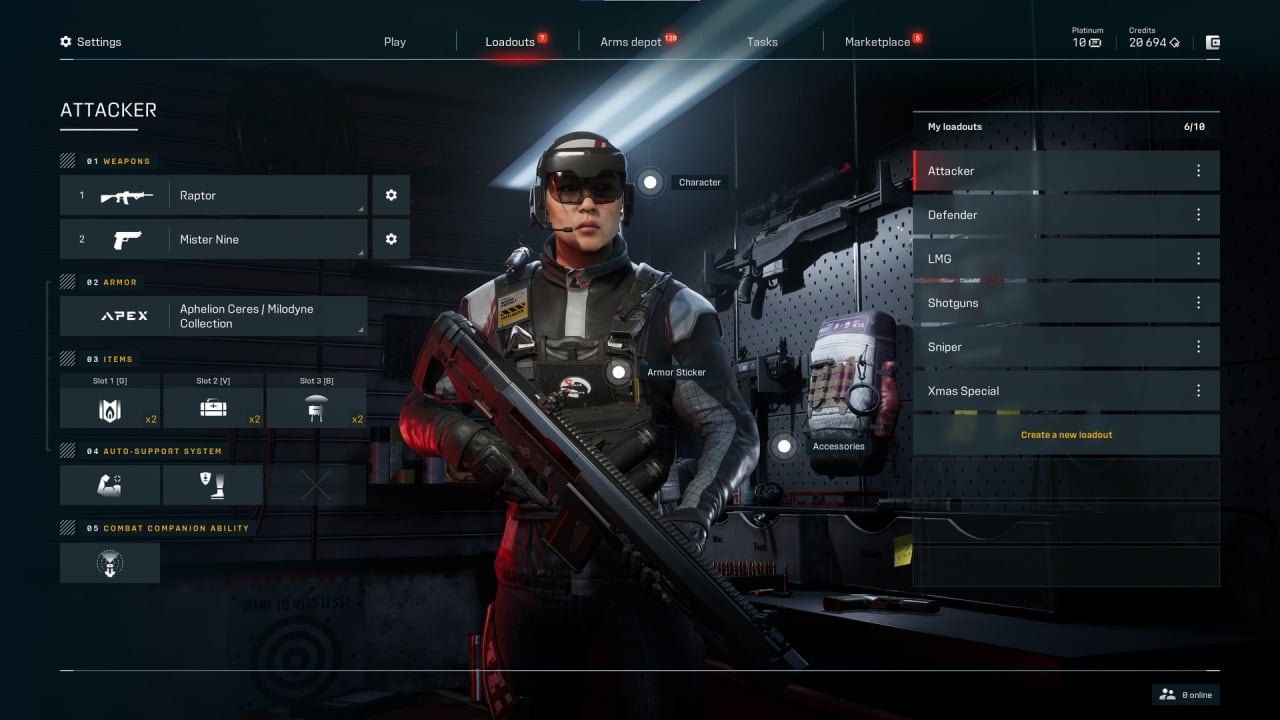
Task: Open the online friends list
Action: [1185, 694]
